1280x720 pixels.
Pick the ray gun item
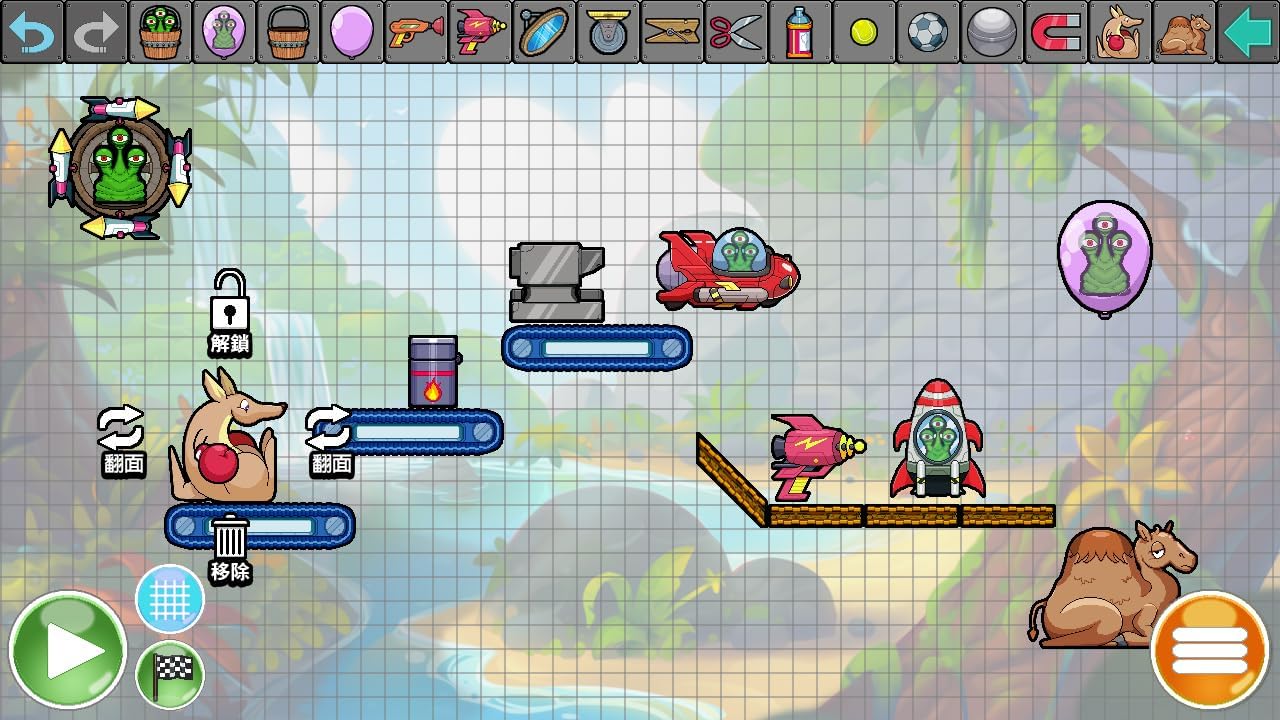click(416, 30)
